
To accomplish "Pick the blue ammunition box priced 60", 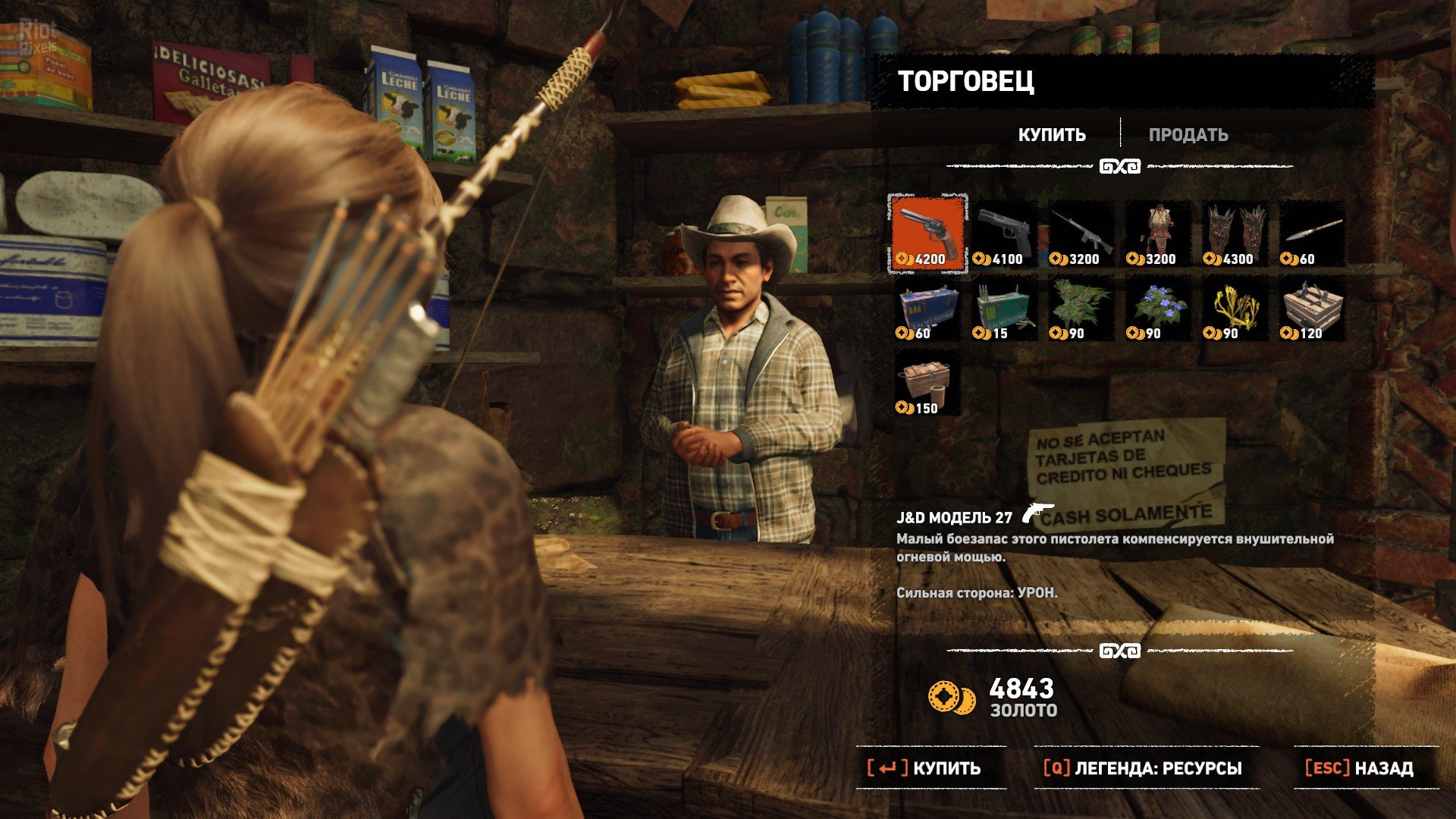I will tap(927, 308).
